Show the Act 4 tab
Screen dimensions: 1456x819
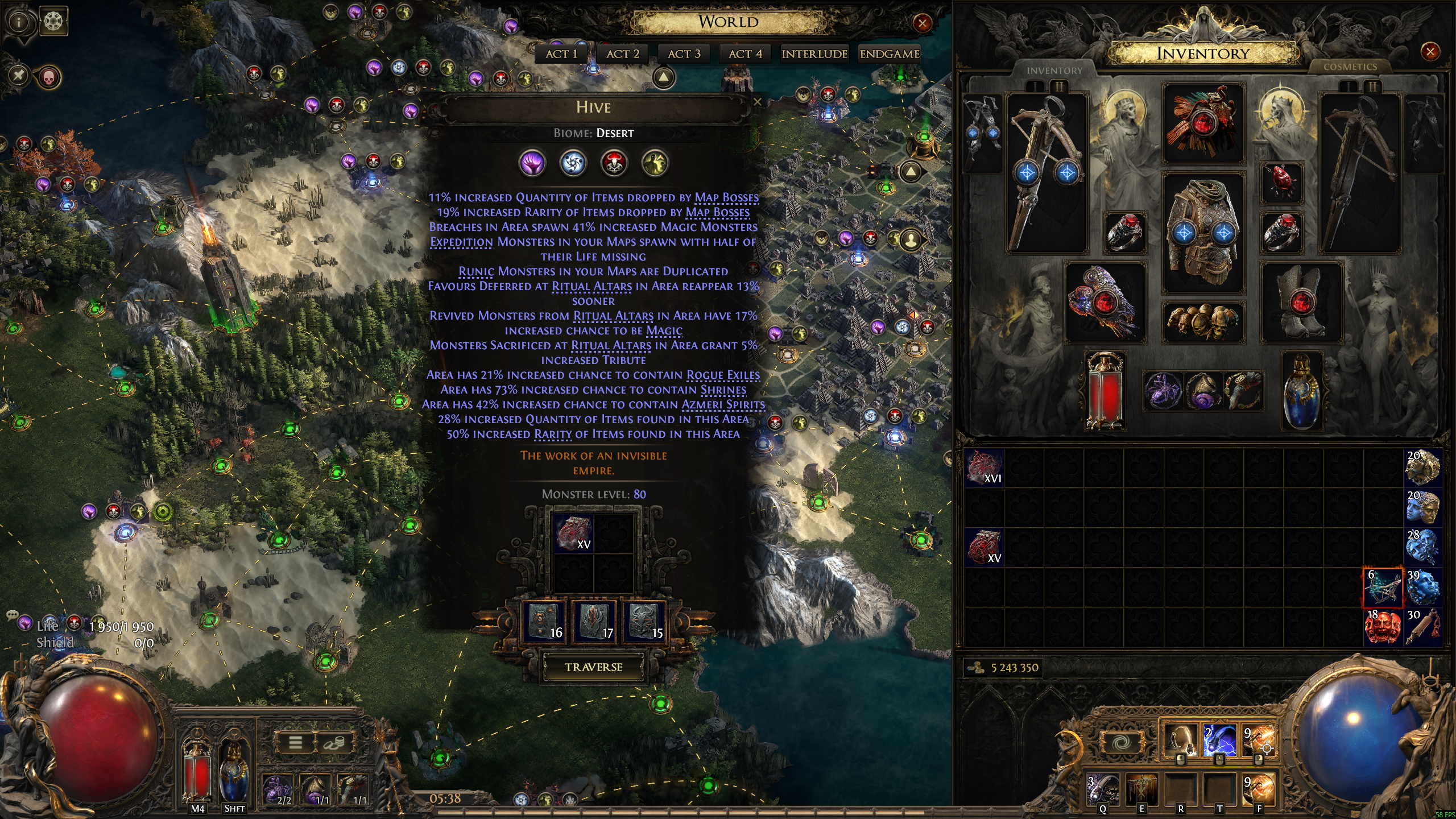click(x=745, y=54)
